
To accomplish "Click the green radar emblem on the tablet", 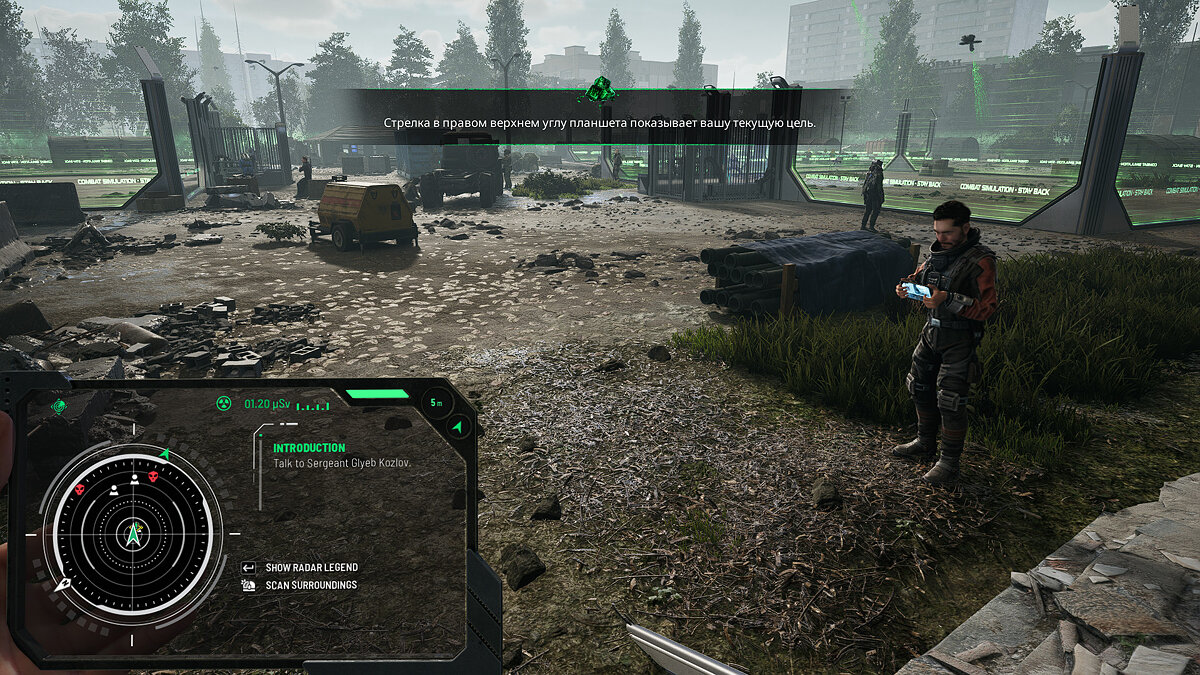I will click(59, 406).
